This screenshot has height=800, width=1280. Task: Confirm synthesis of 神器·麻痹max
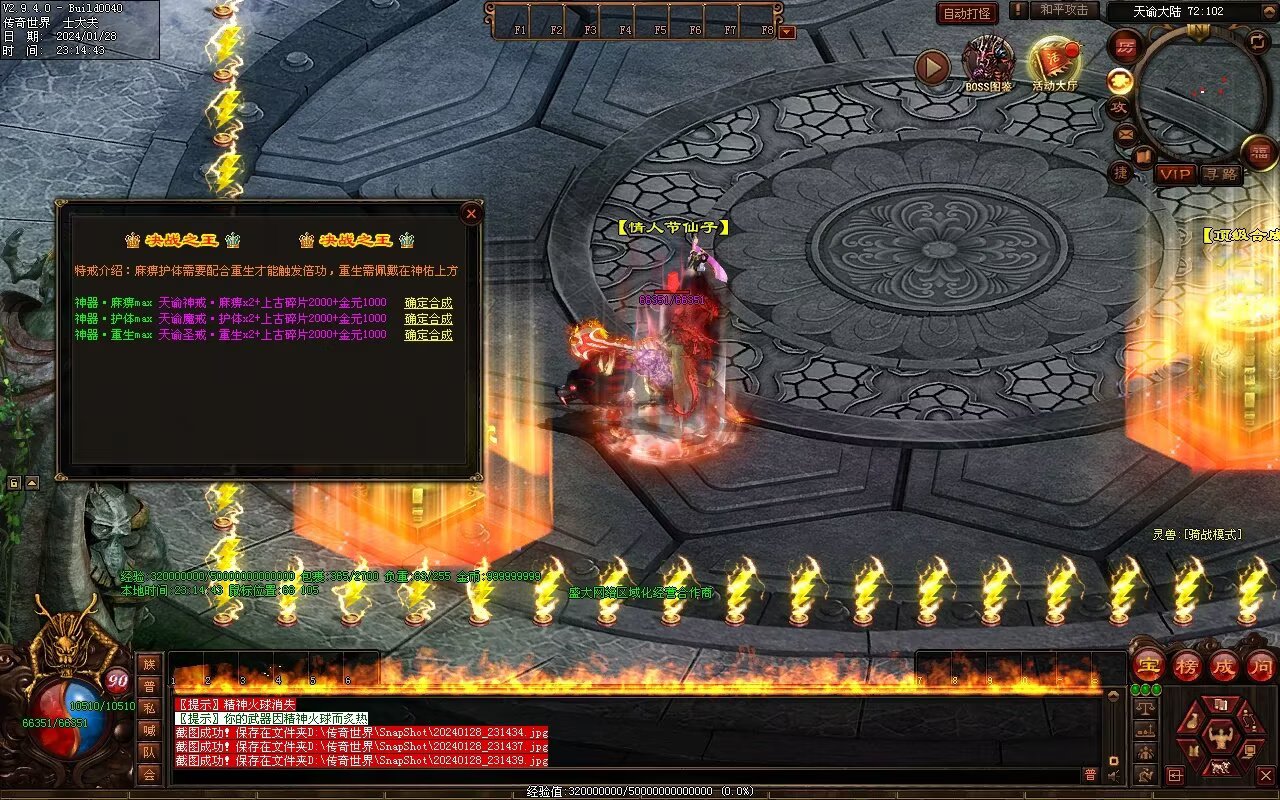428,303
